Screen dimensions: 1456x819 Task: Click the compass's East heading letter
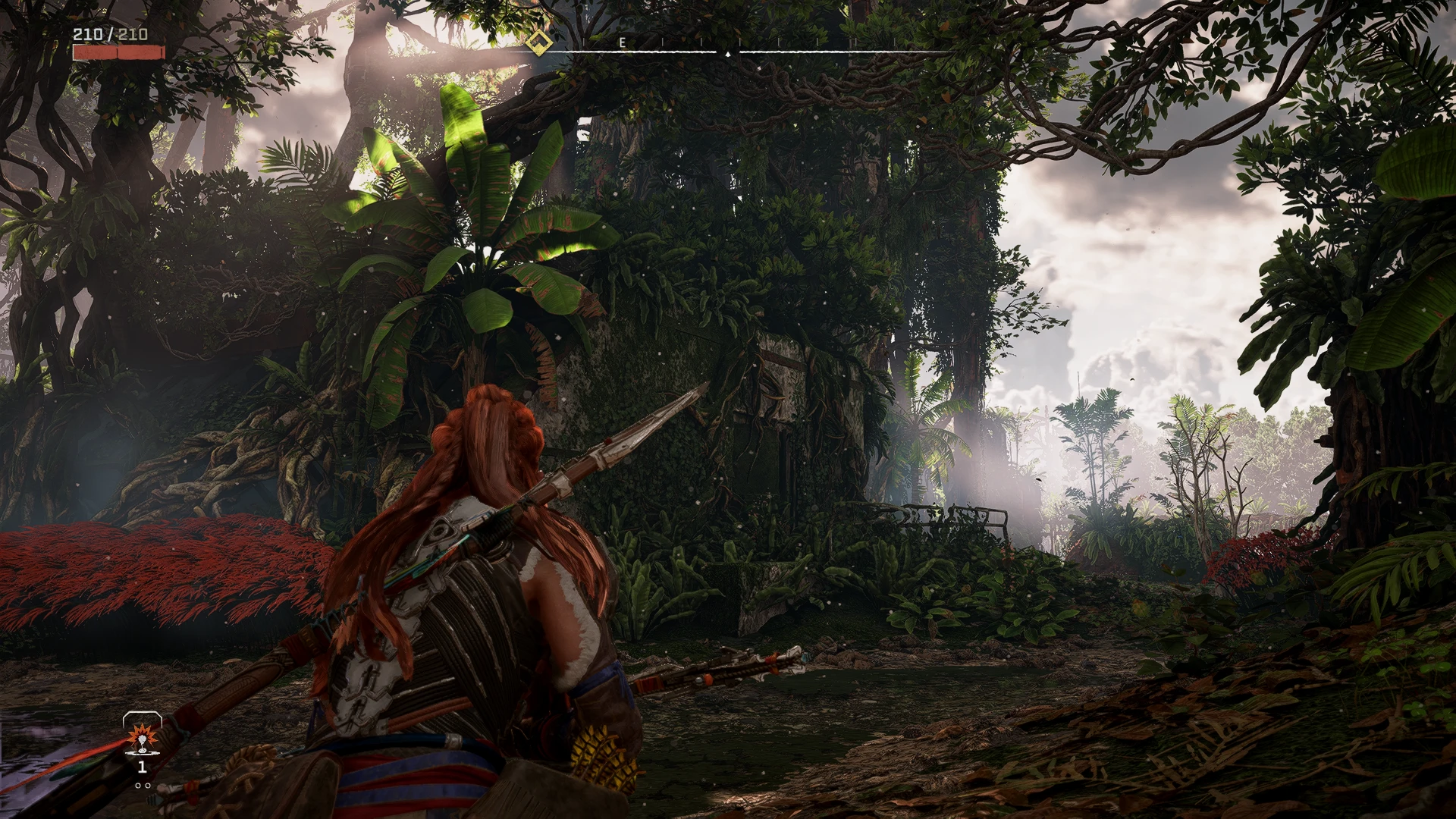pyautogui.click(x=623, y=42)
